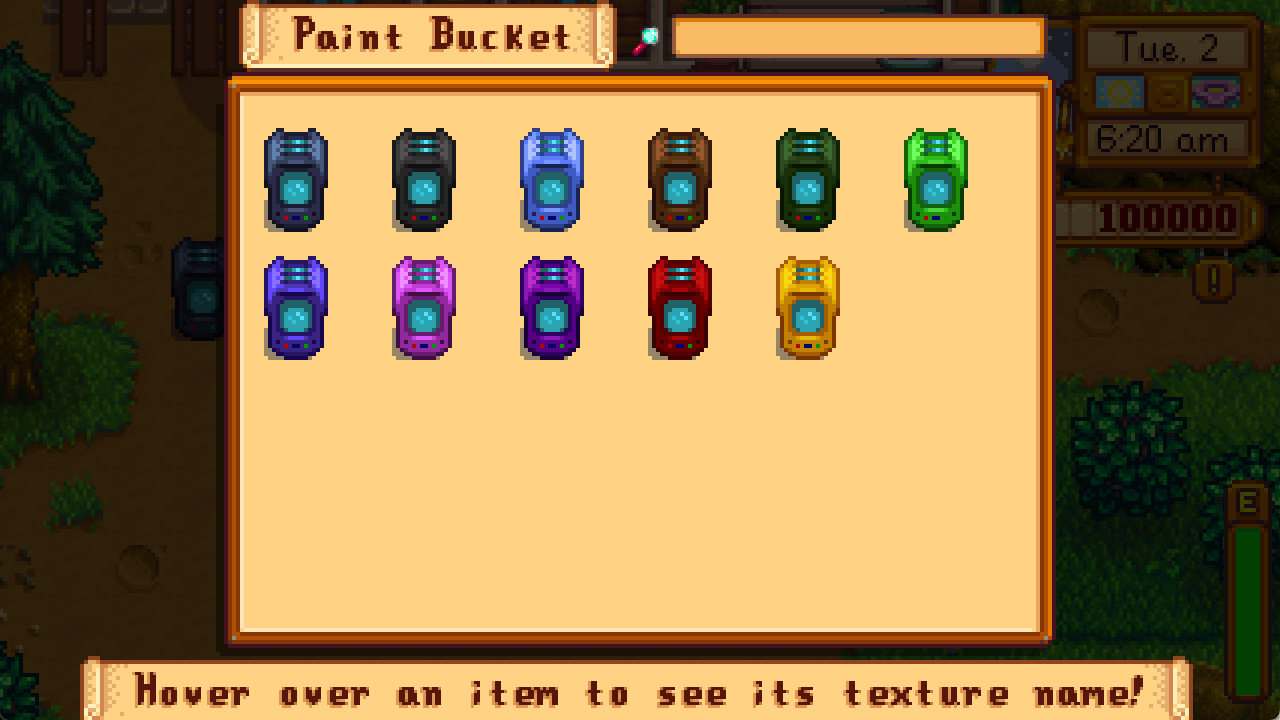This screenshot has height=720, width=1280.
Task: Select the bright green paint variant
Action: tap(934, 180)
